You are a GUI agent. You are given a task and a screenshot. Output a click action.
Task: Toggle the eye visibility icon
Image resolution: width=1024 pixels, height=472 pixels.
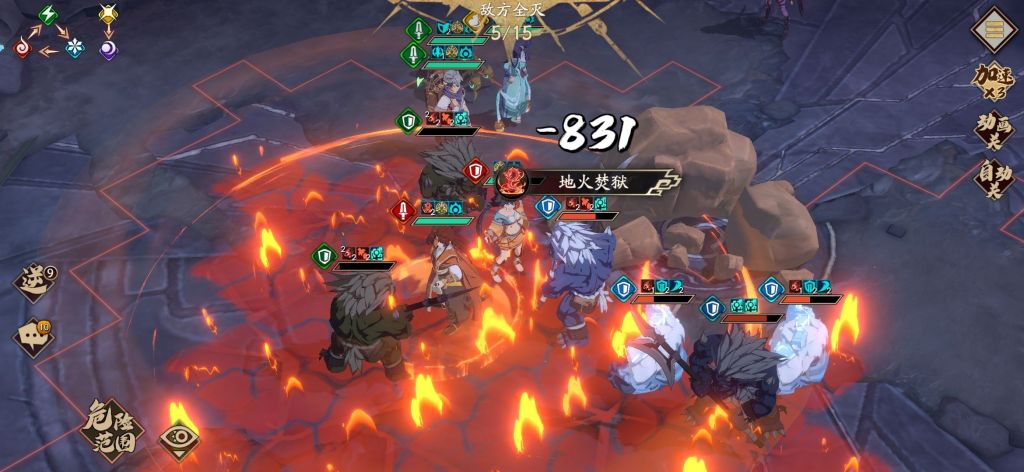(179, 439)
